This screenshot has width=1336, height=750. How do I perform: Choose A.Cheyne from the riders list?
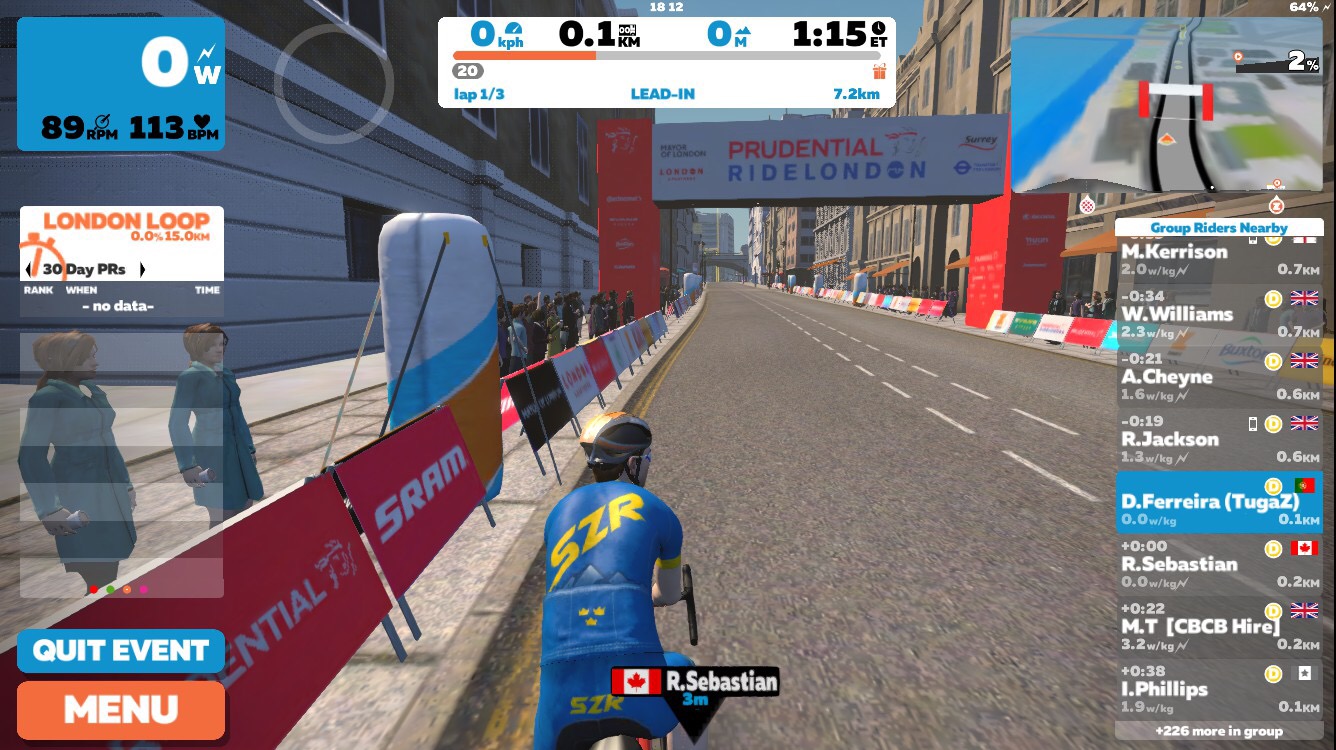tap(1218, 377)
